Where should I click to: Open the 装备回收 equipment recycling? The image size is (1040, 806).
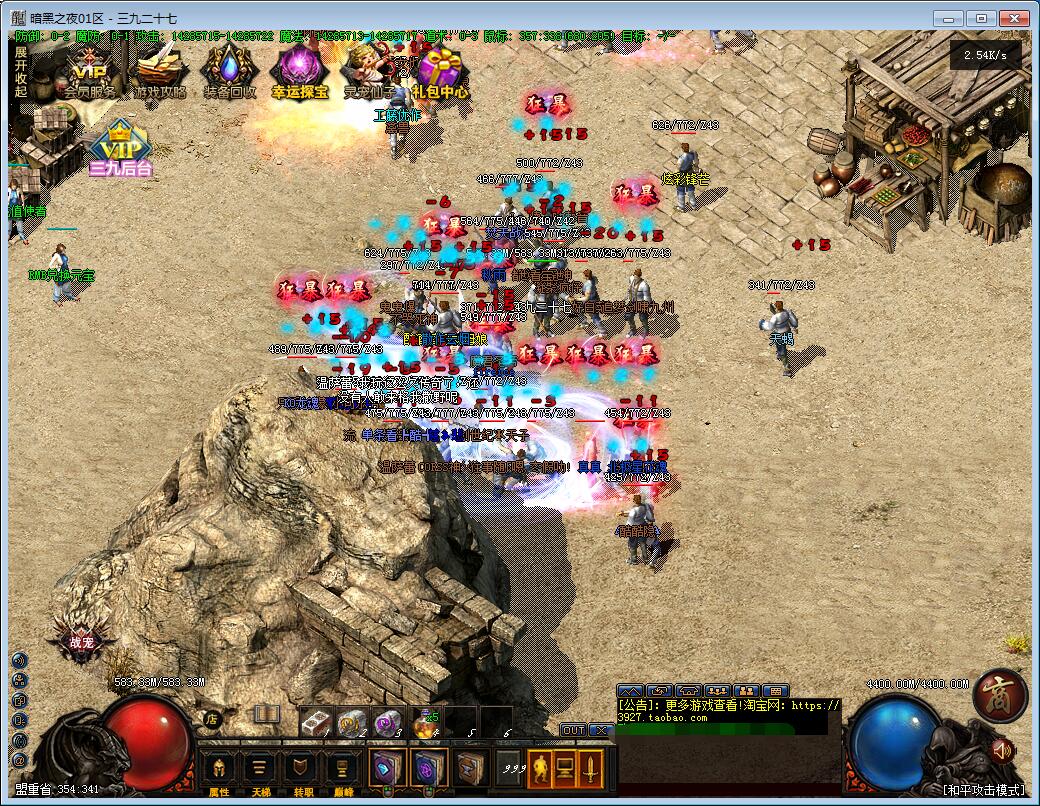[229, 71]
